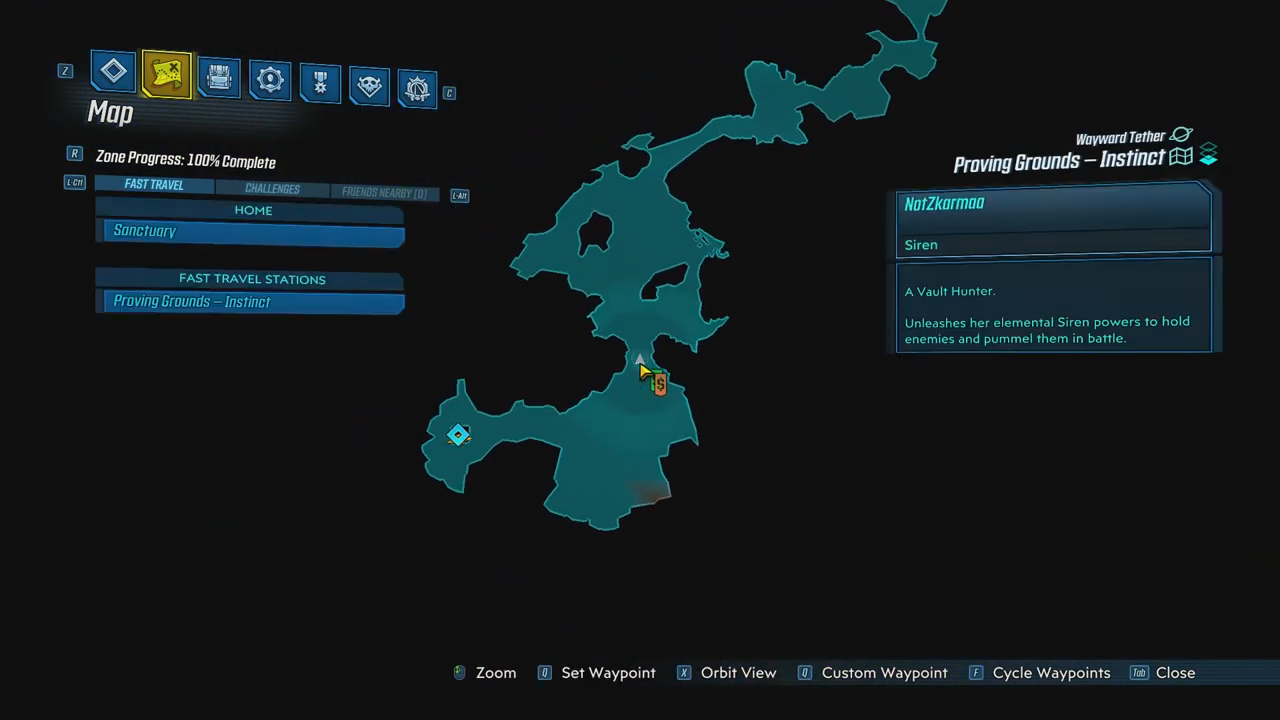The height and width of the screenshot is (720, 1280).
Task: Select Proving Grounds – Instinct fast travel station
Action: pyautogui.click(x=251, y=302)
